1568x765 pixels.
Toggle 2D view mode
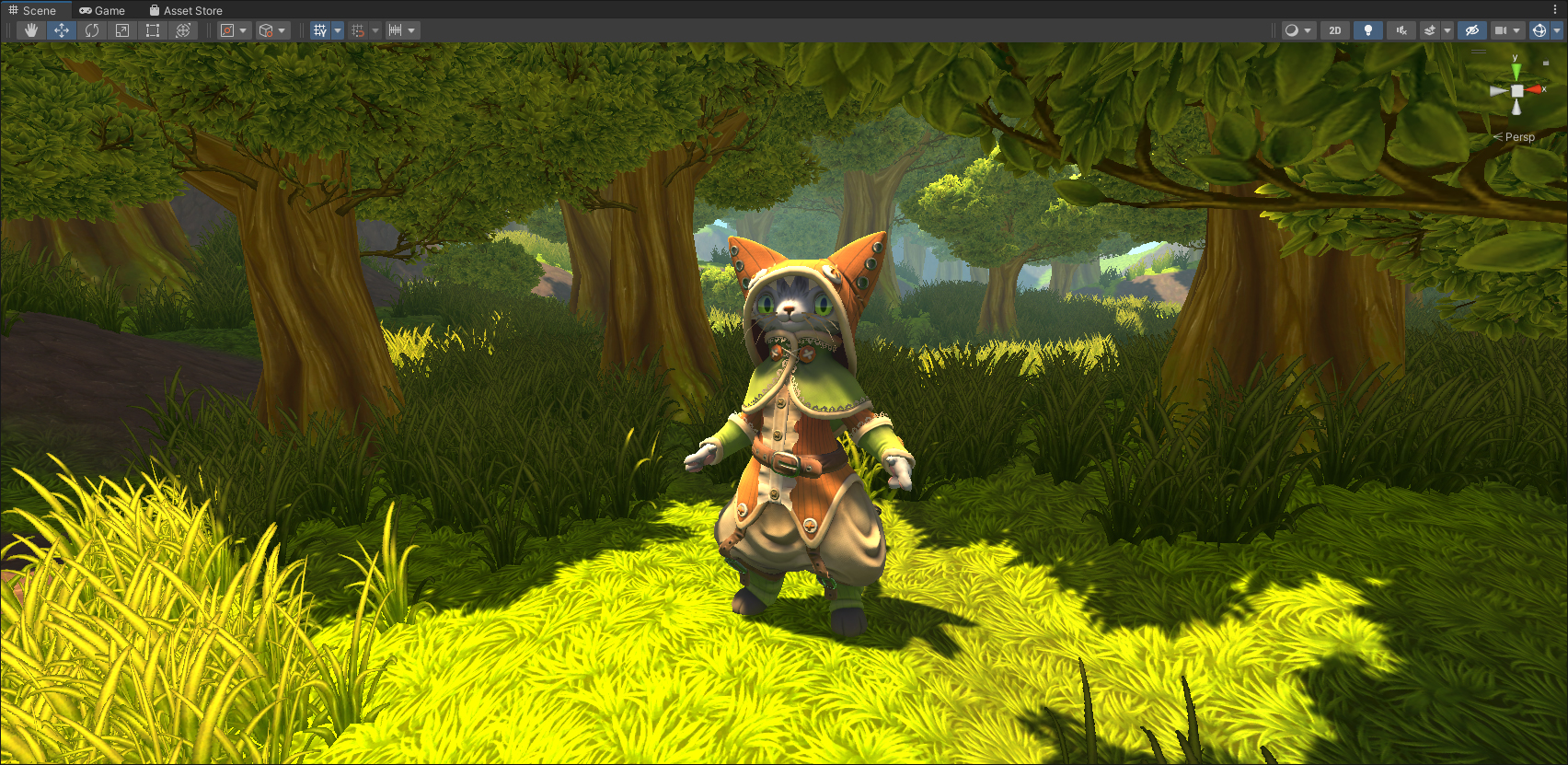point(1333,29)
